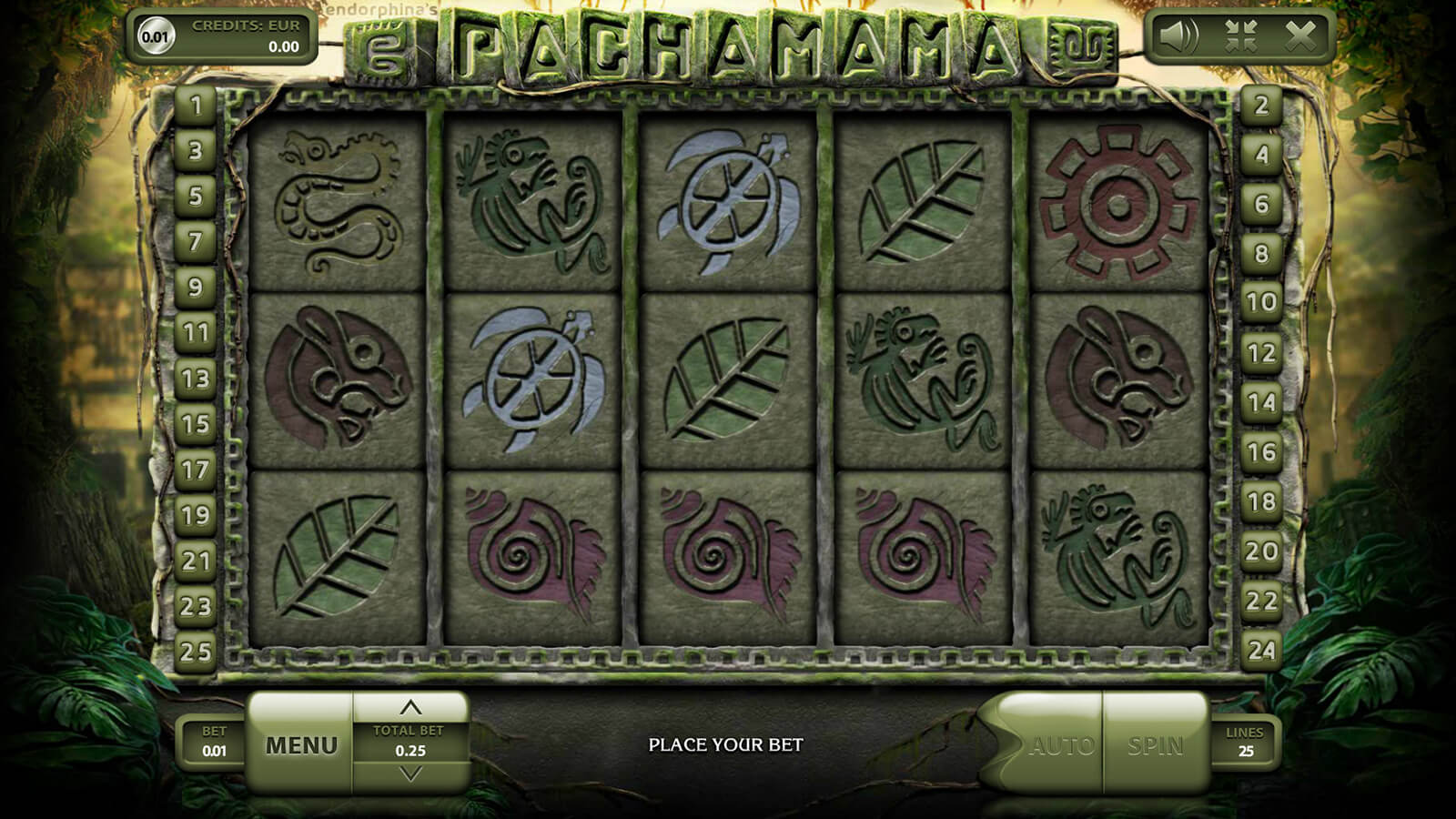Select payline 18 marker

click(x=1260, y=501)
